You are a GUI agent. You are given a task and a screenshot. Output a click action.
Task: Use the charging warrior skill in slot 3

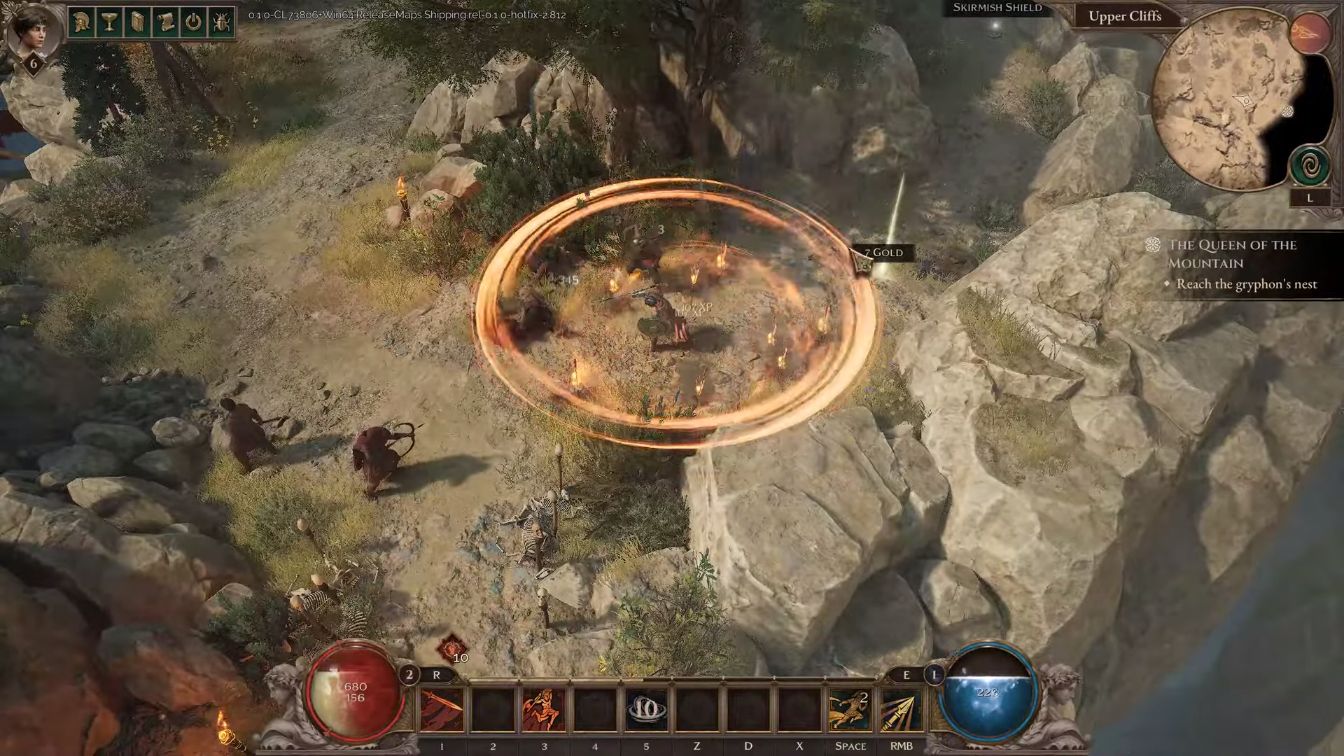click(x=543, y=709)
